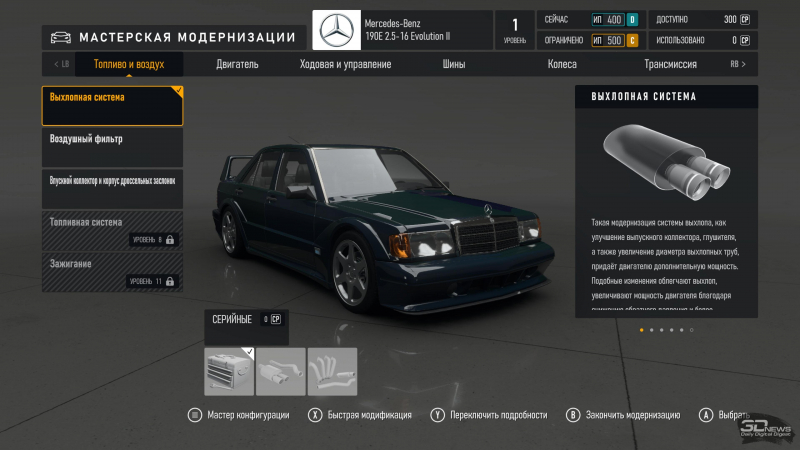Click the locked Топливная система entry
This screenshot has height=450, width=800.
click(112, 229)
